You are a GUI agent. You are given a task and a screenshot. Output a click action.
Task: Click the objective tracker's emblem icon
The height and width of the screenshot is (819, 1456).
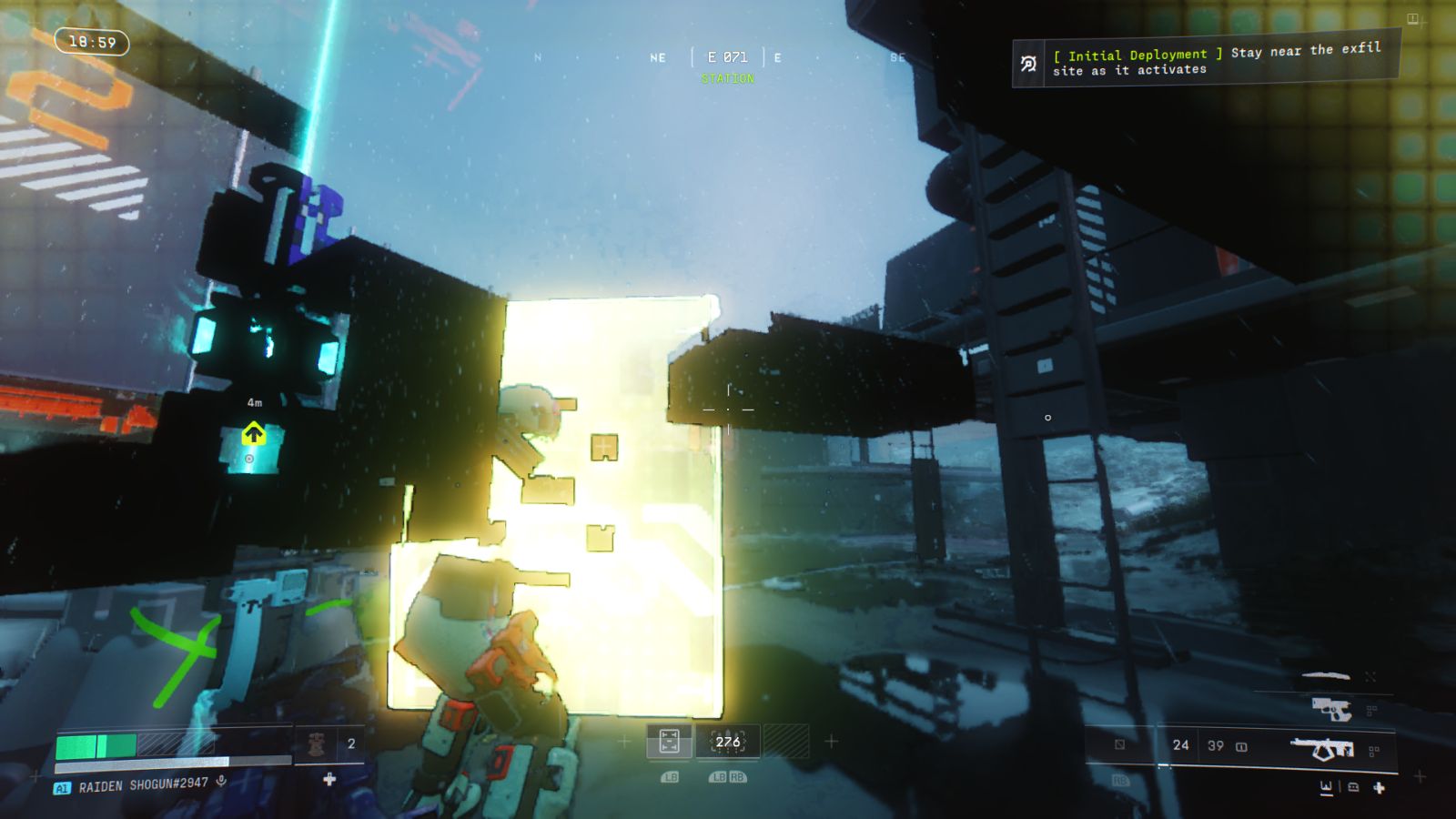coord(1028,64)
